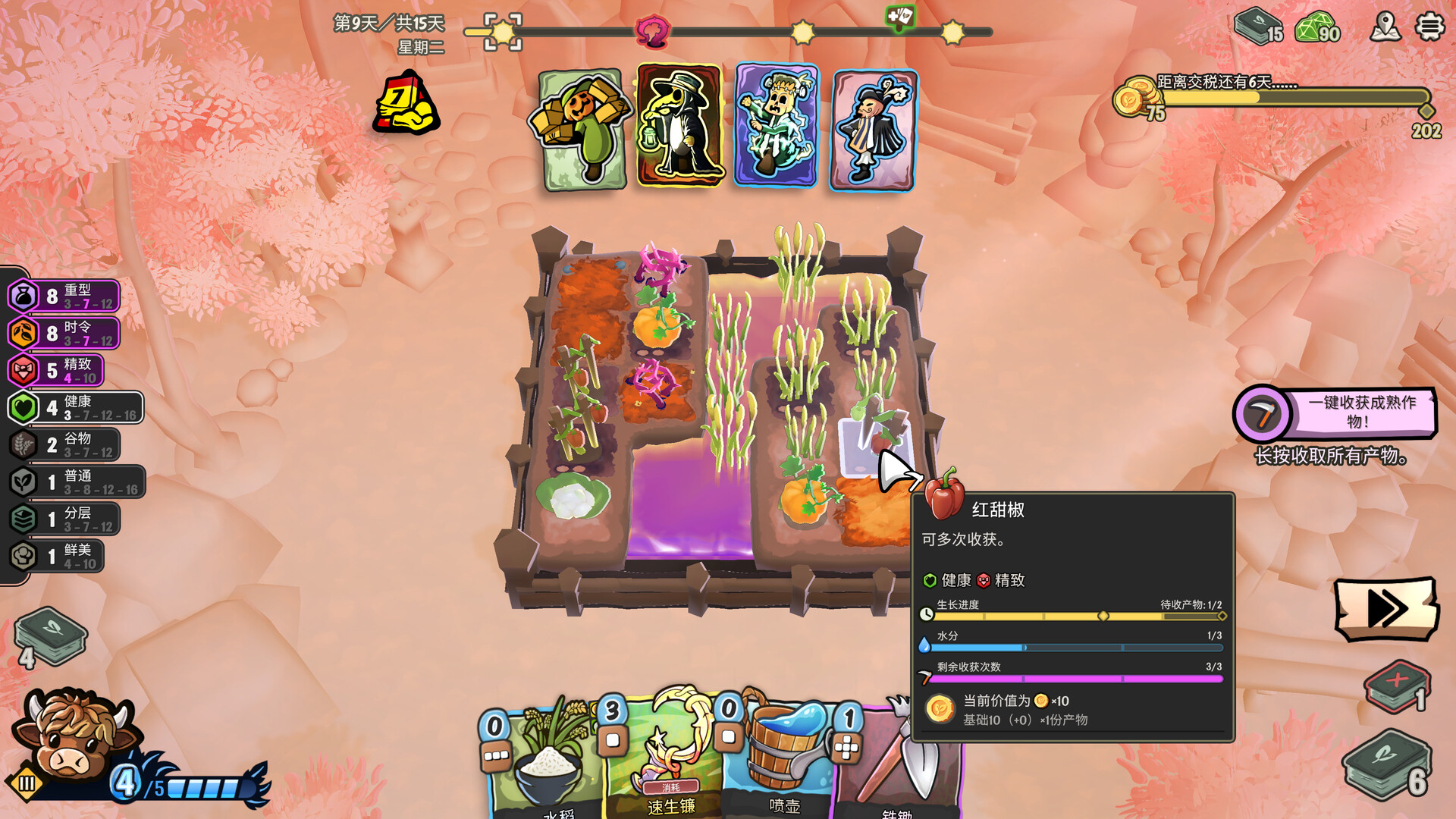Show the 重型 trait entry

point(64,296)
